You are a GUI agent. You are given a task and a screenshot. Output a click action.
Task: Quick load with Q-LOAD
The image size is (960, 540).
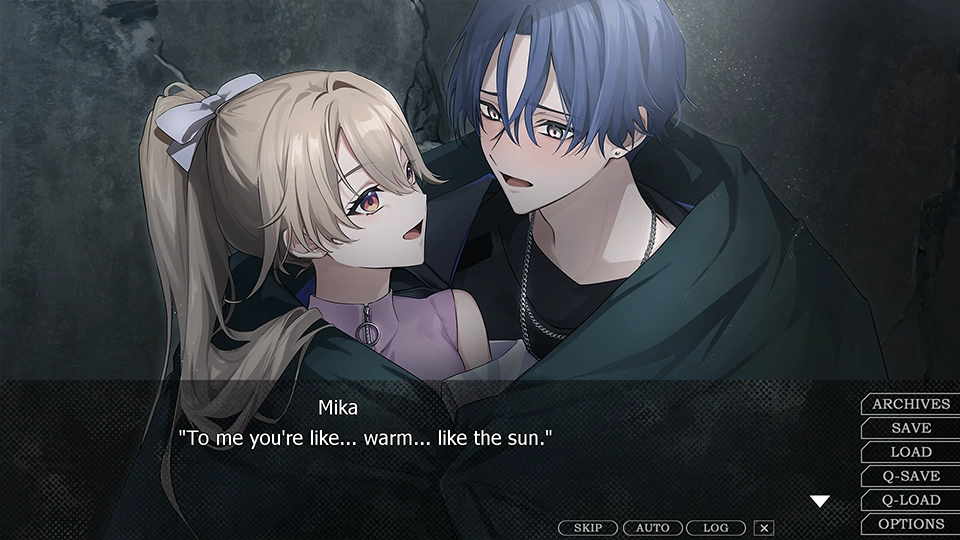[x=910, y=500]
